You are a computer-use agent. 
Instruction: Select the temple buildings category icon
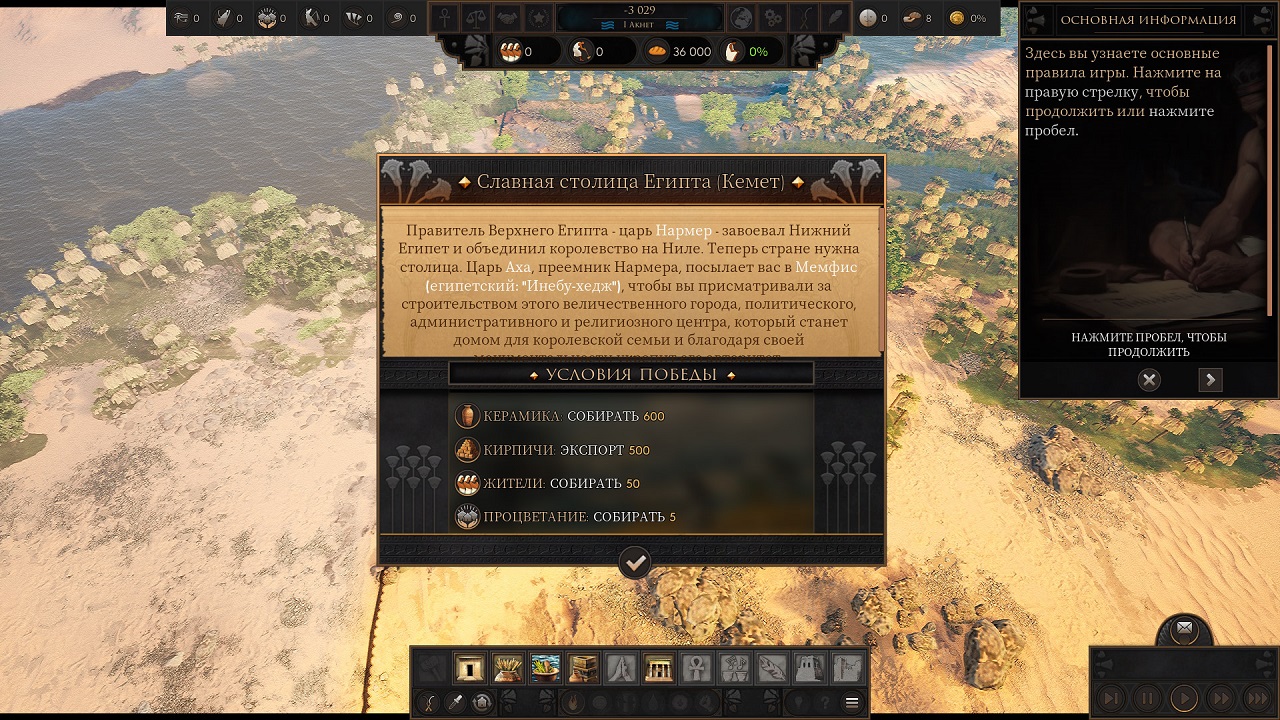657,666
